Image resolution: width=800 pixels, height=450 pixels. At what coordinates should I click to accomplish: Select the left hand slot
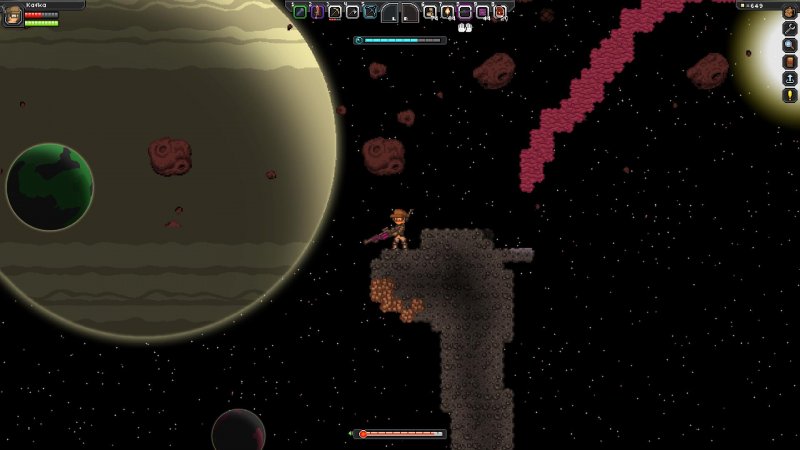(391, 13)
